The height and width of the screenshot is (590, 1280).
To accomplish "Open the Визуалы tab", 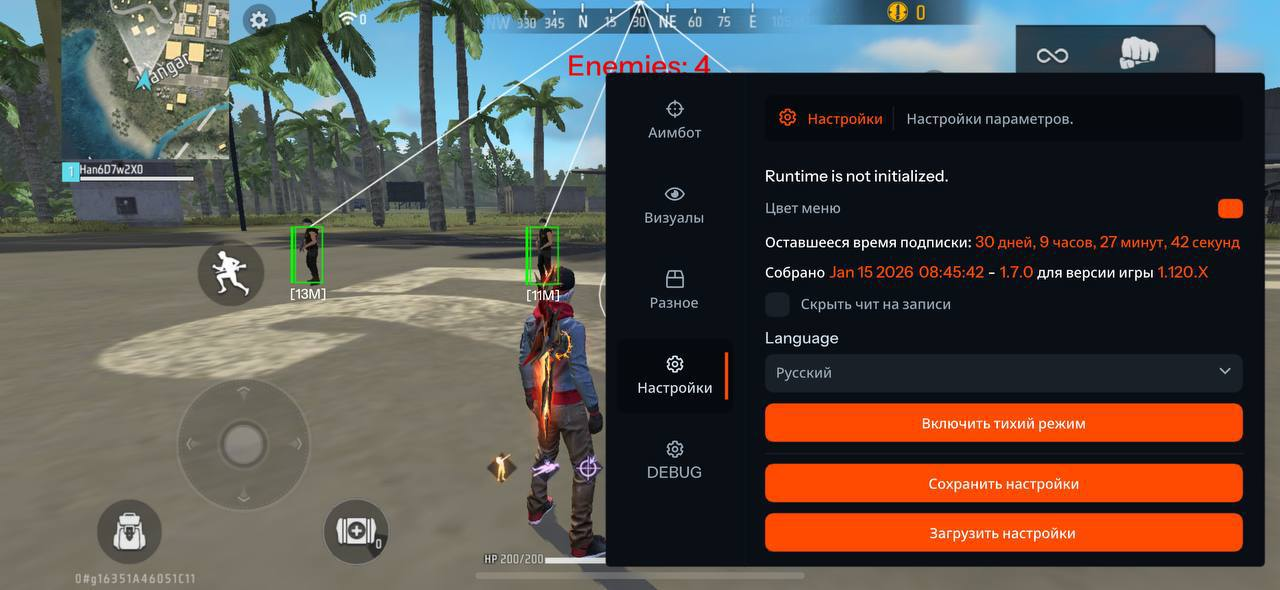I will tap(675, 204).
